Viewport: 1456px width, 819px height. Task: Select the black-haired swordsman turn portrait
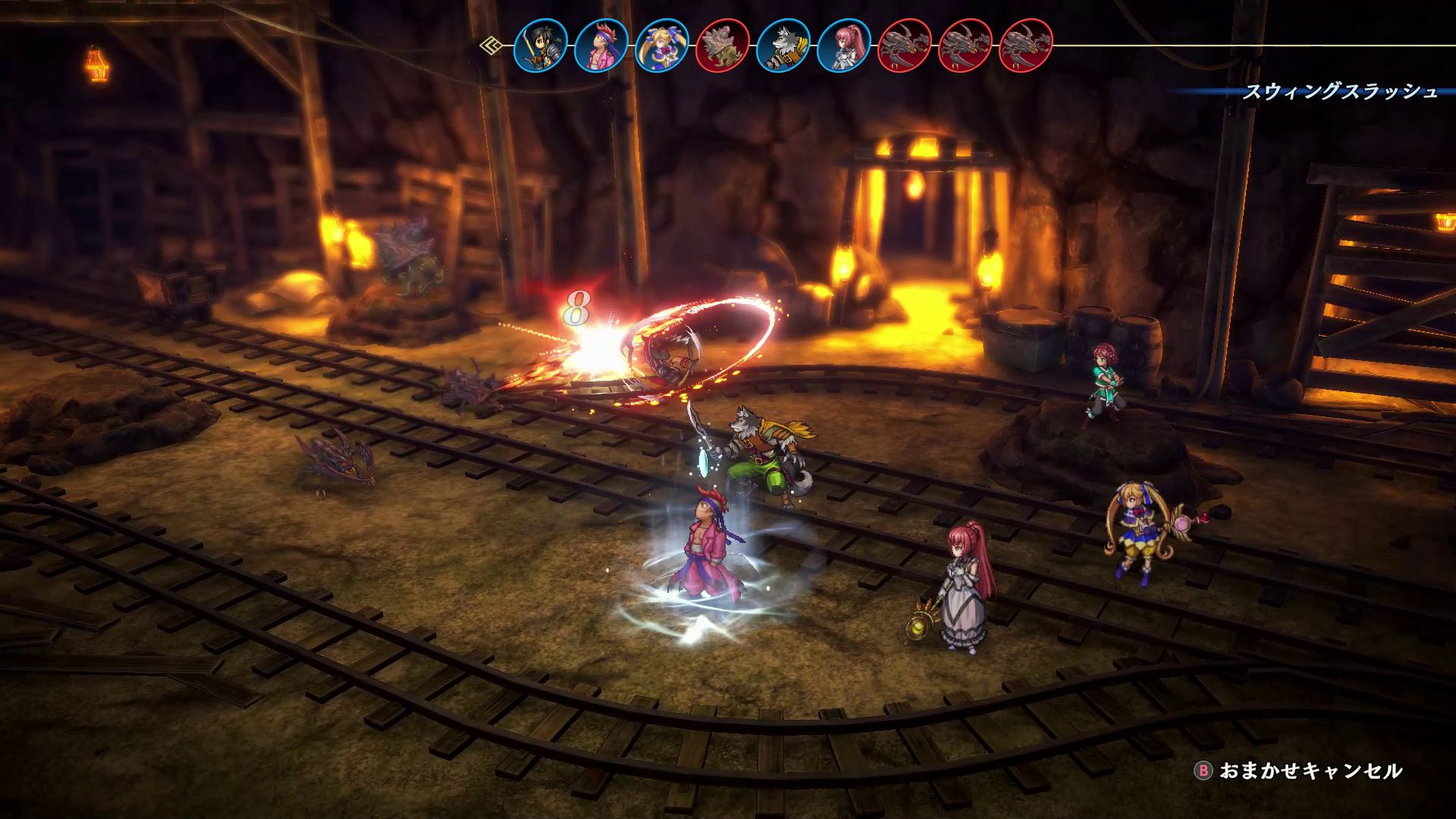(x=541, y=45)
